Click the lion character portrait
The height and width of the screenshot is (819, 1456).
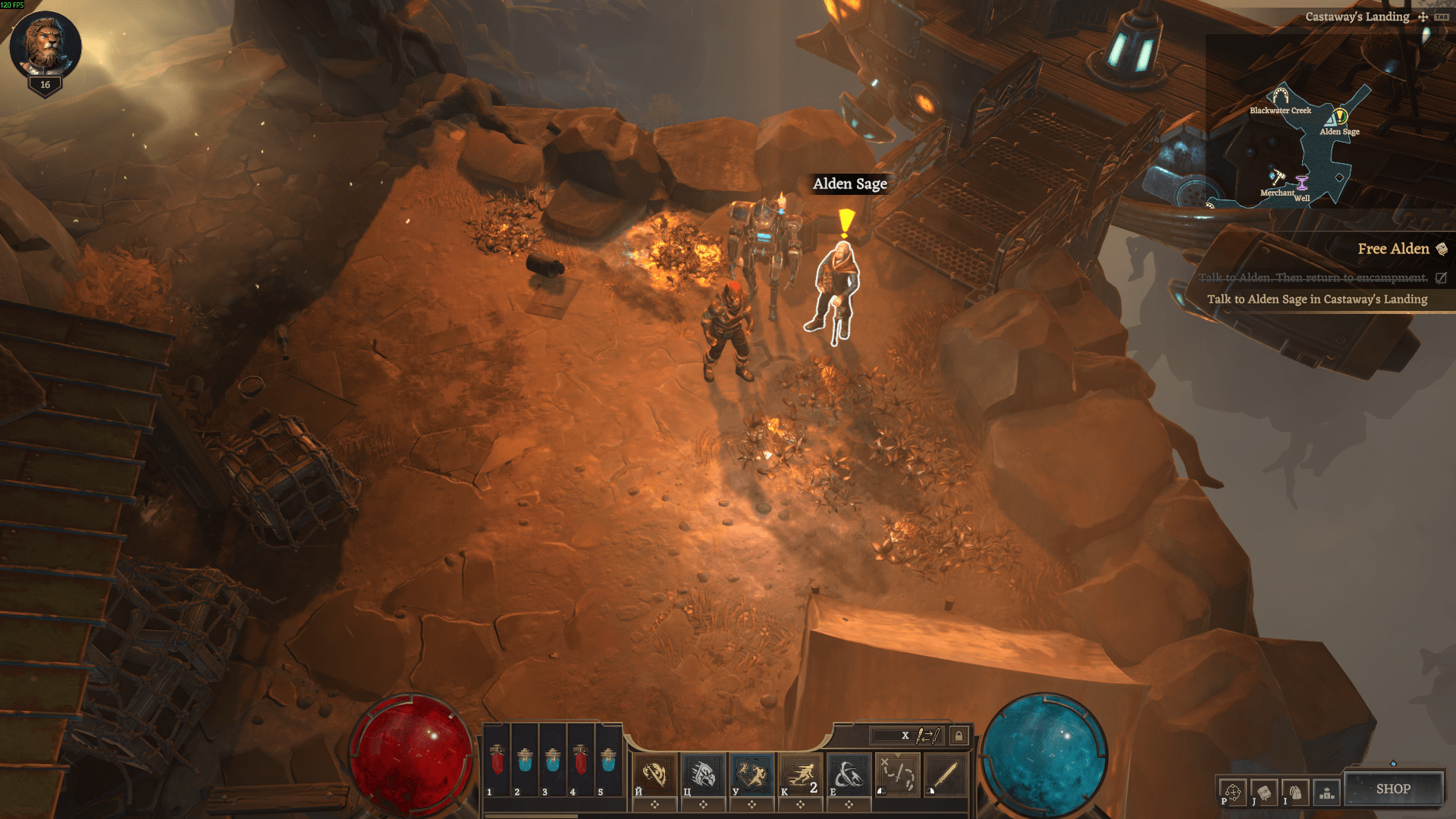45,44
